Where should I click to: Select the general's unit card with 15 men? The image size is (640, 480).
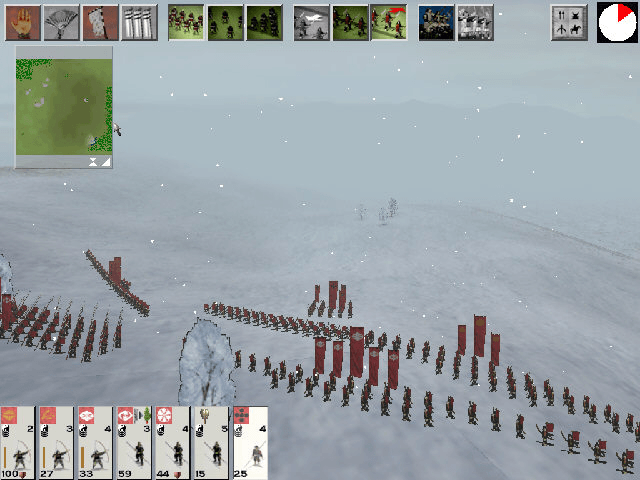(x=210, y=442)
